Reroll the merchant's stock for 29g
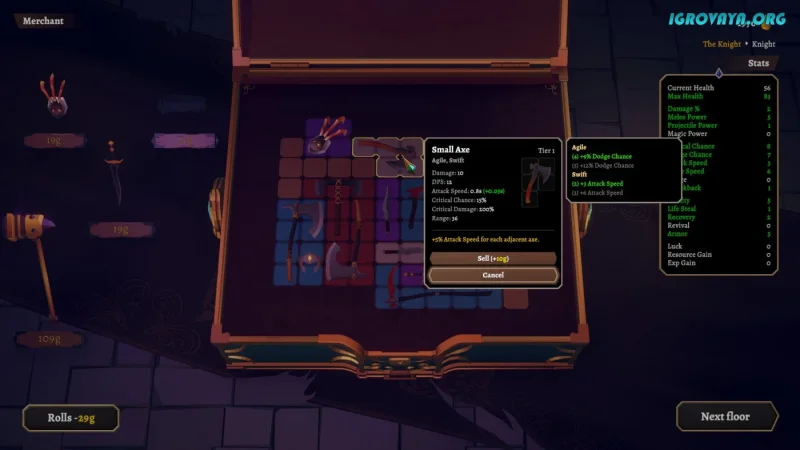Screen dimensions: 800x450 71,417
